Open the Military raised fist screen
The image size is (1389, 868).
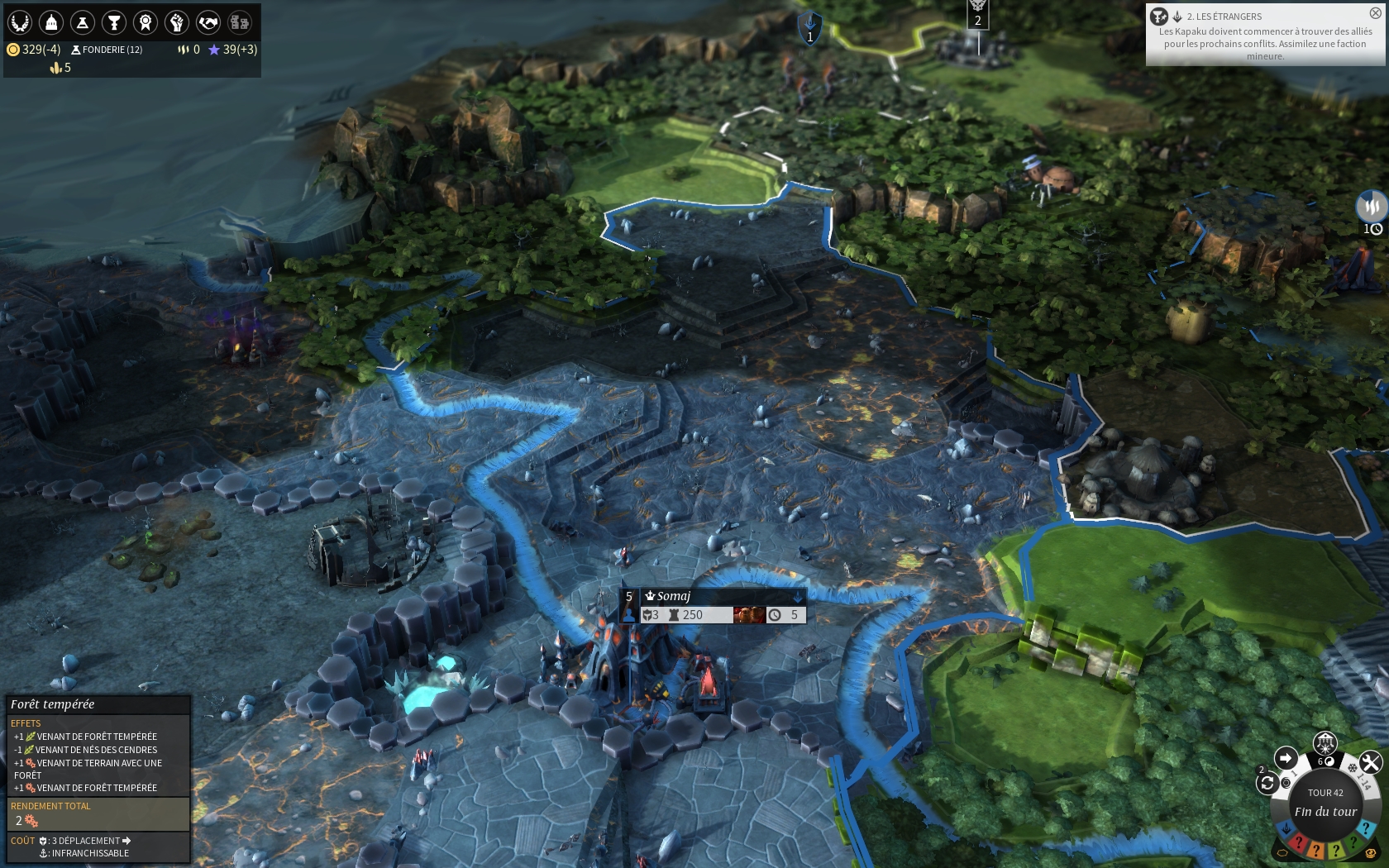(x=177, y=22)
